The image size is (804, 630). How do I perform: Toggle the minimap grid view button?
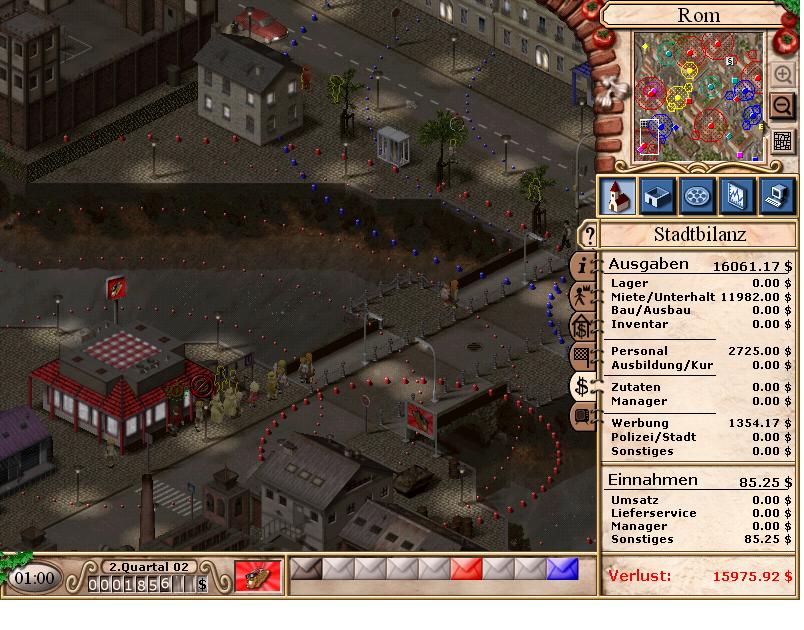click(782, 141)
